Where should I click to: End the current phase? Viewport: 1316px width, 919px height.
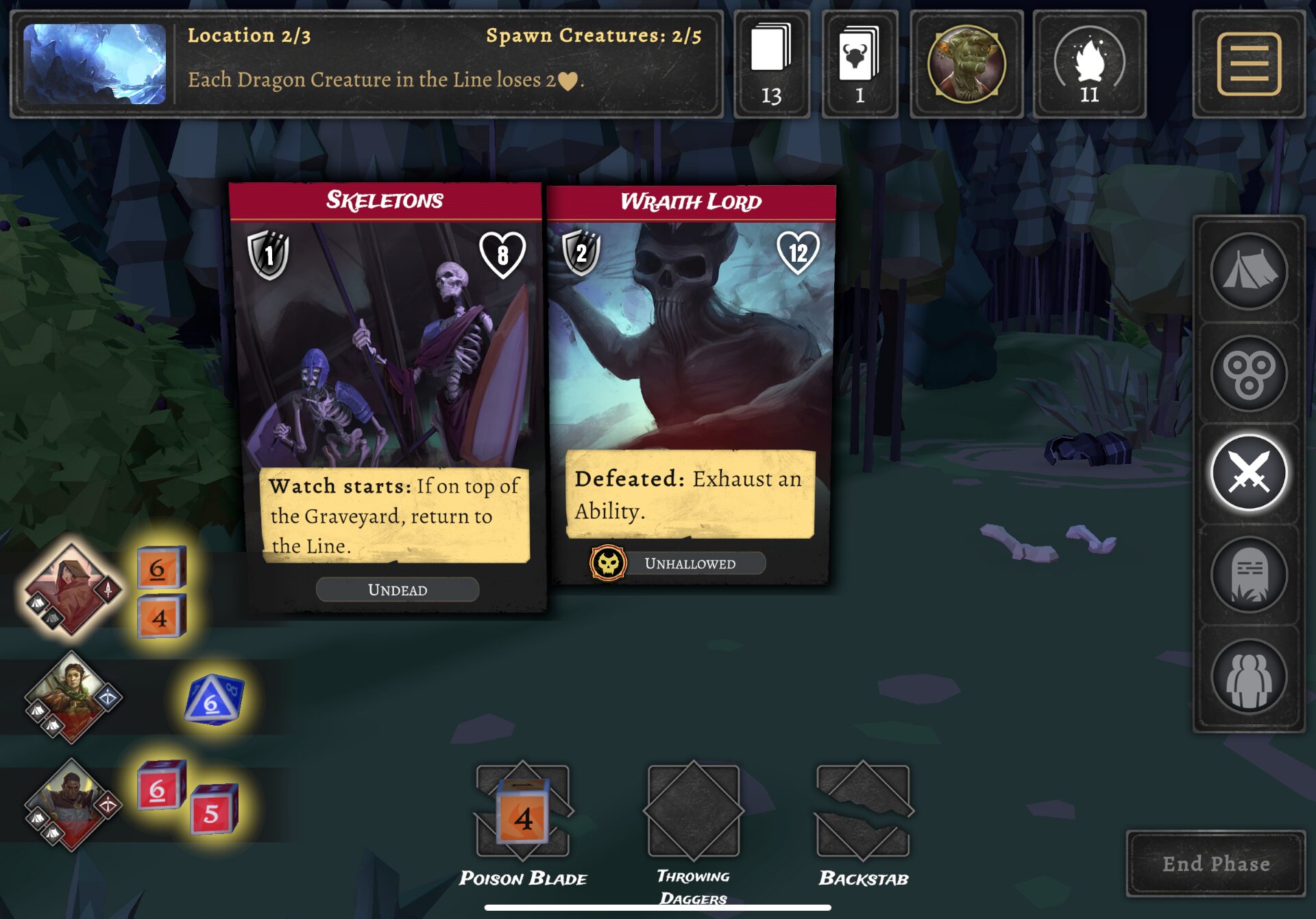tap(1215, 863)
